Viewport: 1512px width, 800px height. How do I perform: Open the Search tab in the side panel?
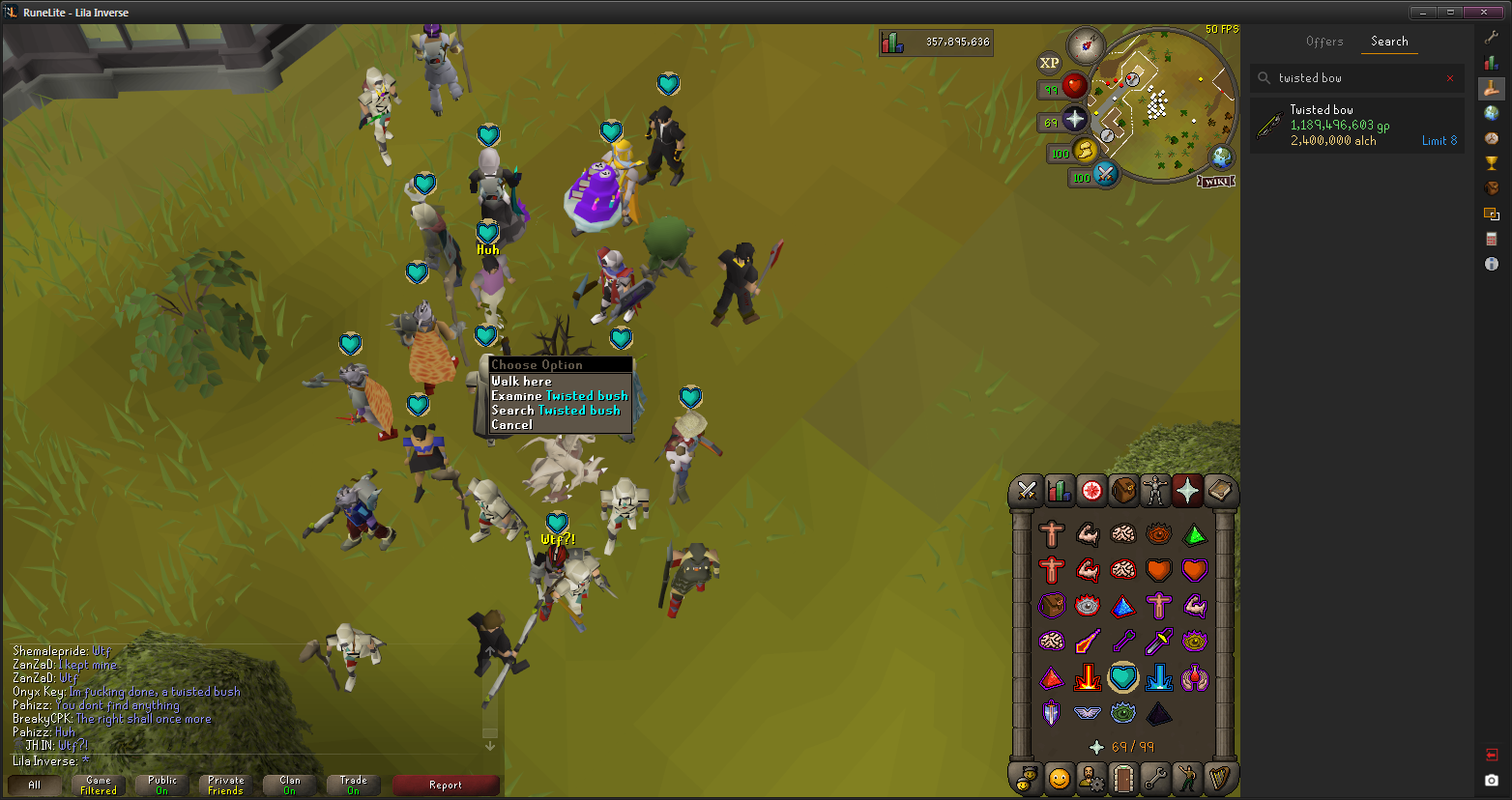pos(1389,42)
